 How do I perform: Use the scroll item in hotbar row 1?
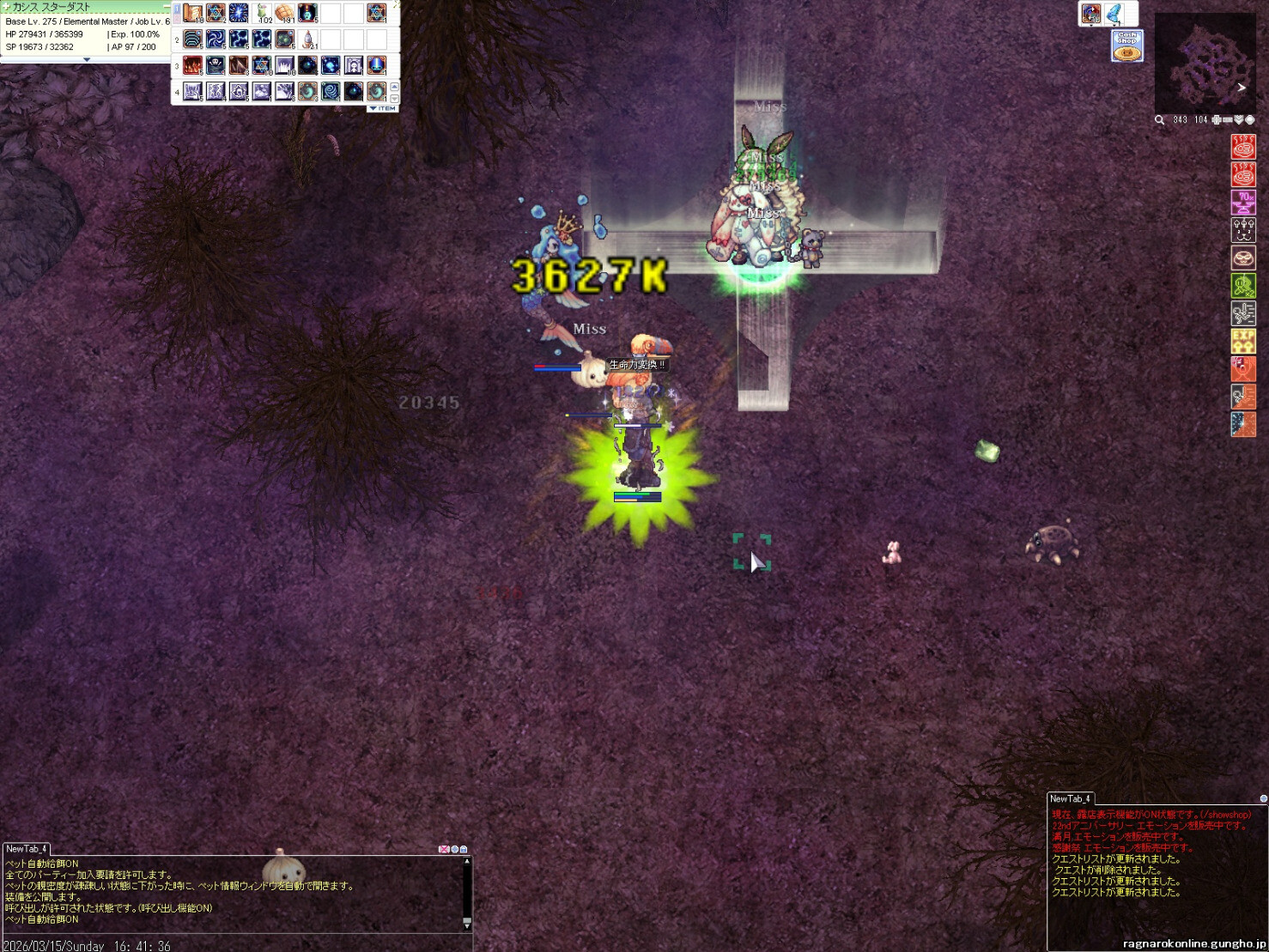[192, 14]
